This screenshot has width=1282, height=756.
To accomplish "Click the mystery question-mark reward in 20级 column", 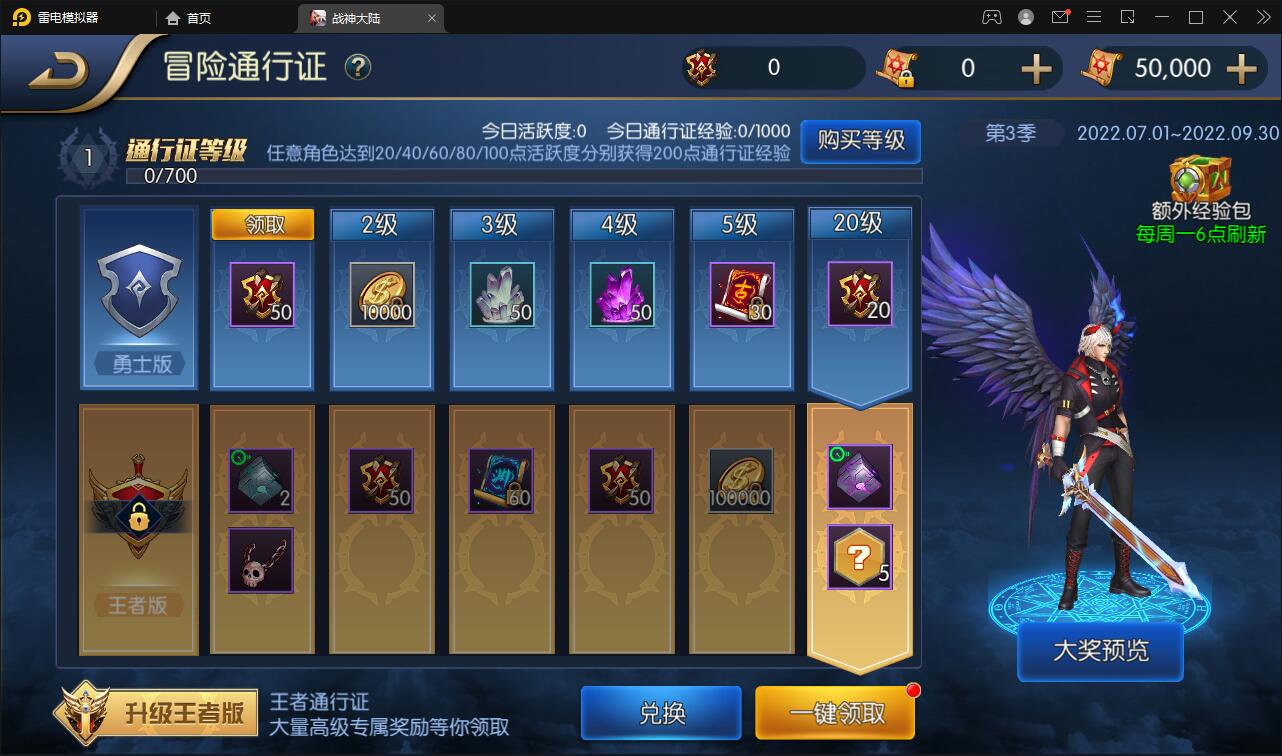I will click(x=858, y=556).
